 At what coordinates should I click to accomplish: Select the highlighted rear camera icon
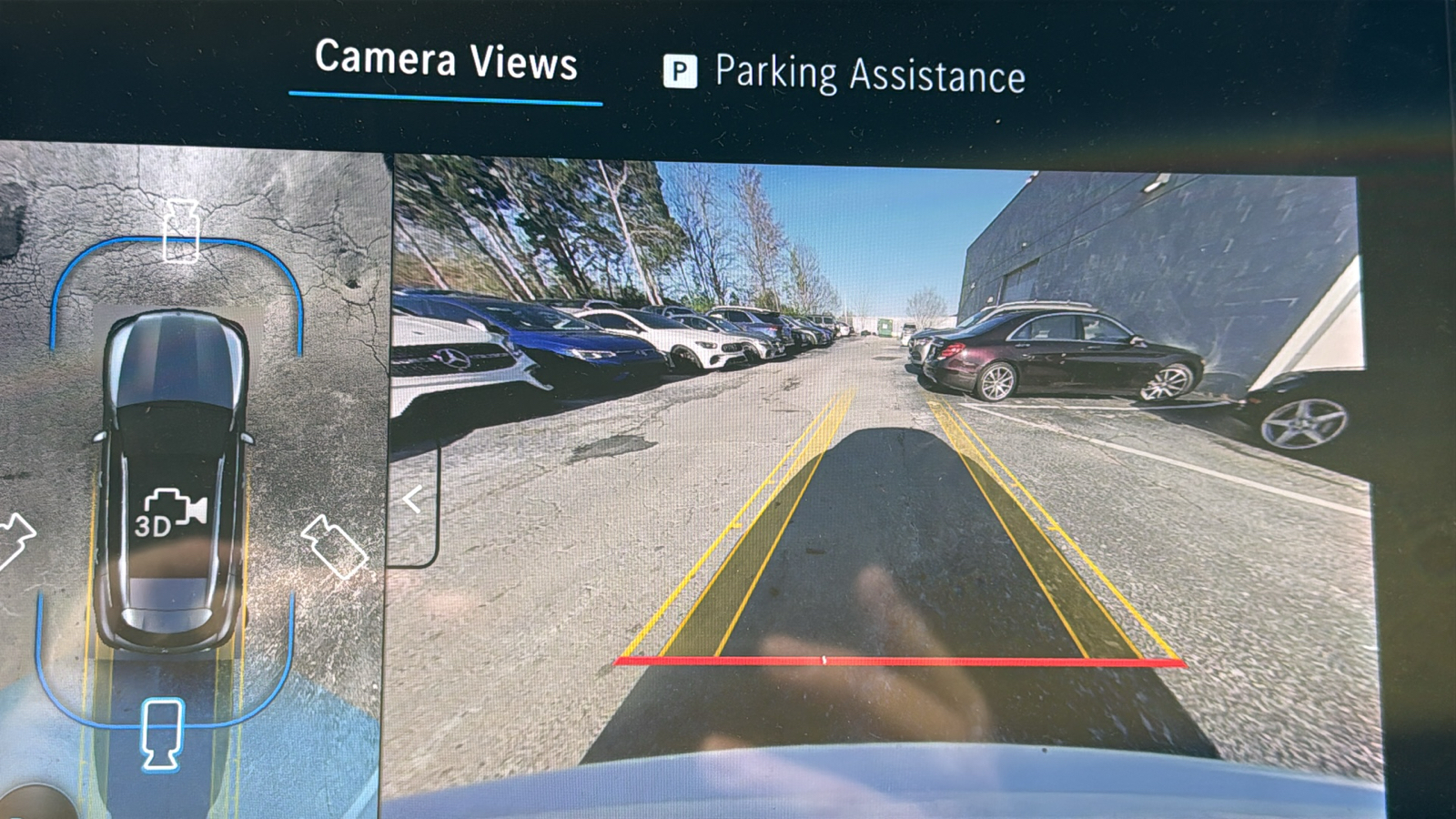162,733
